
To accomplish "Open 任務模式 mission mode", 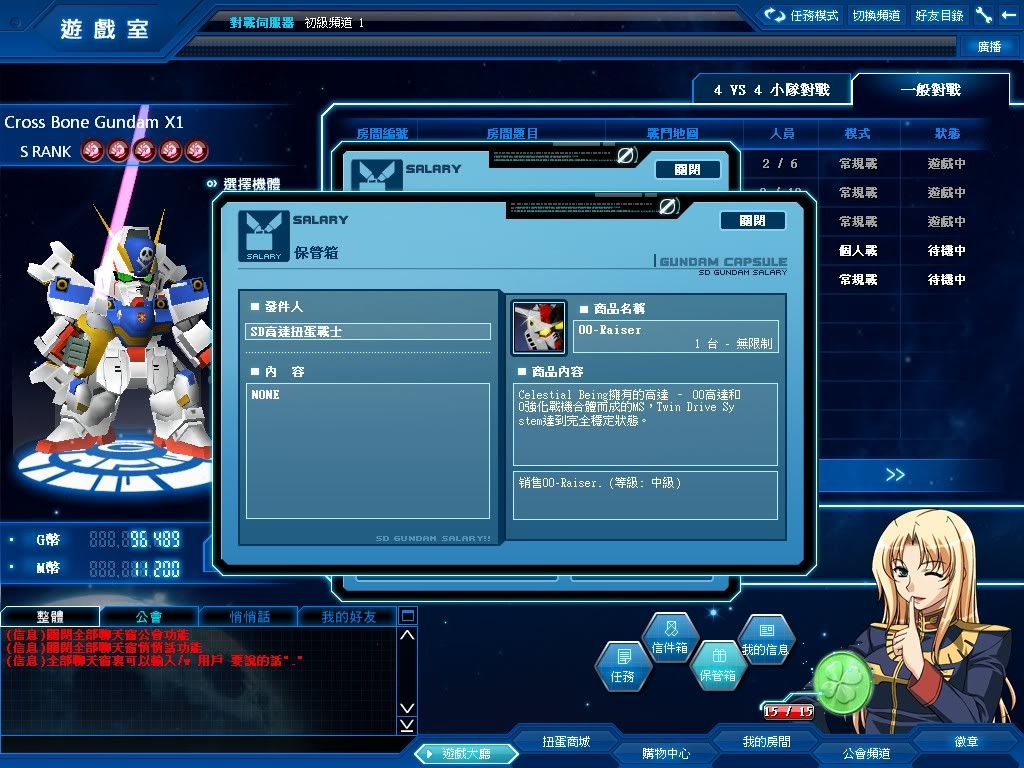I will tap(802, 16).
